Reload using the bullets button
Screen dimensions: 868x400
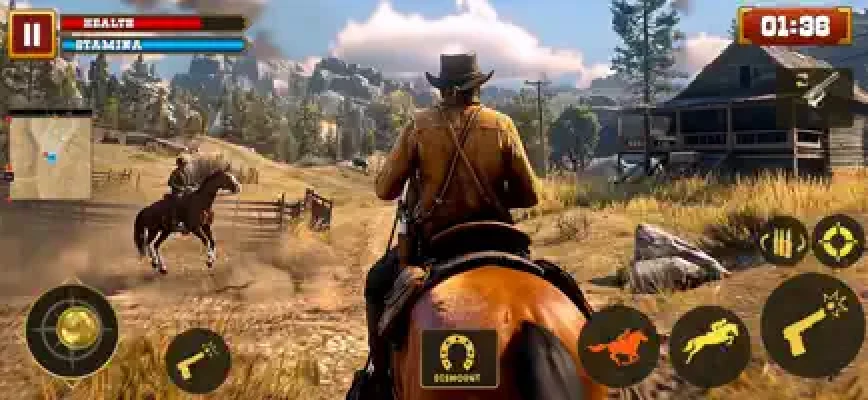[x=781, y=242]
